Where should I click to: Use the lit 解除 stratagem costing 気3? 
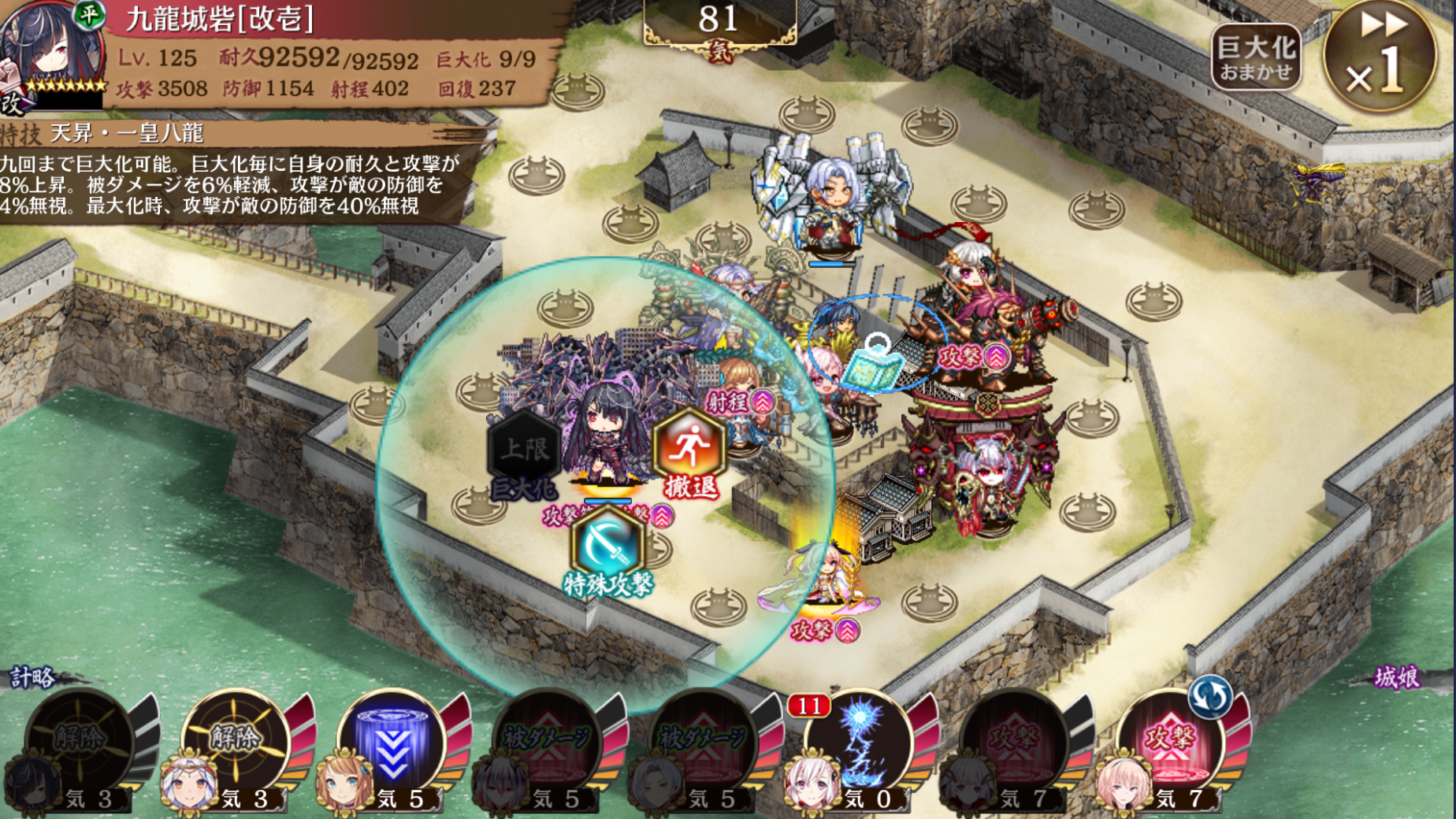pos(235,744)
